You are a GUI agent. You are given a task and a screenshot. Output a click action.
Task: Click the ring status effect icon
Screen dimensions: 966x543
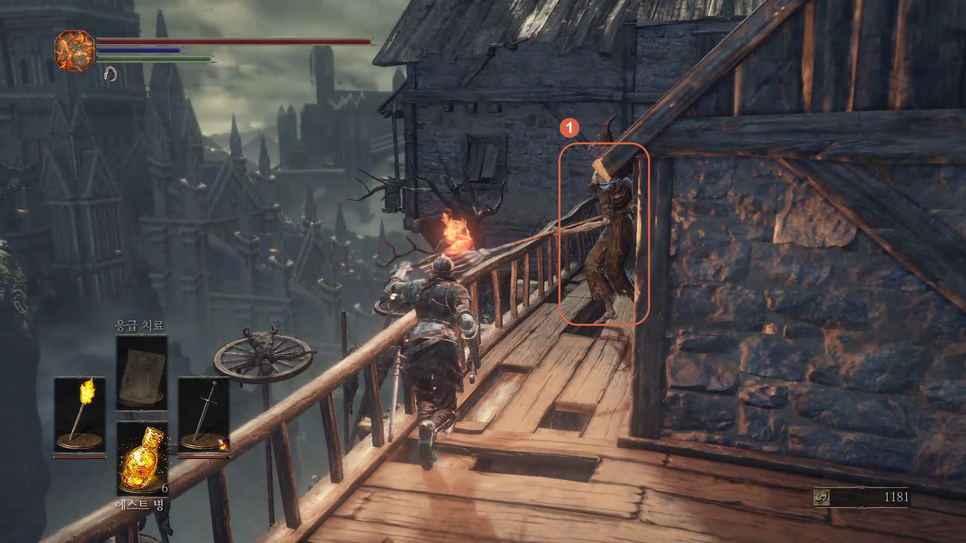(110, 75)
